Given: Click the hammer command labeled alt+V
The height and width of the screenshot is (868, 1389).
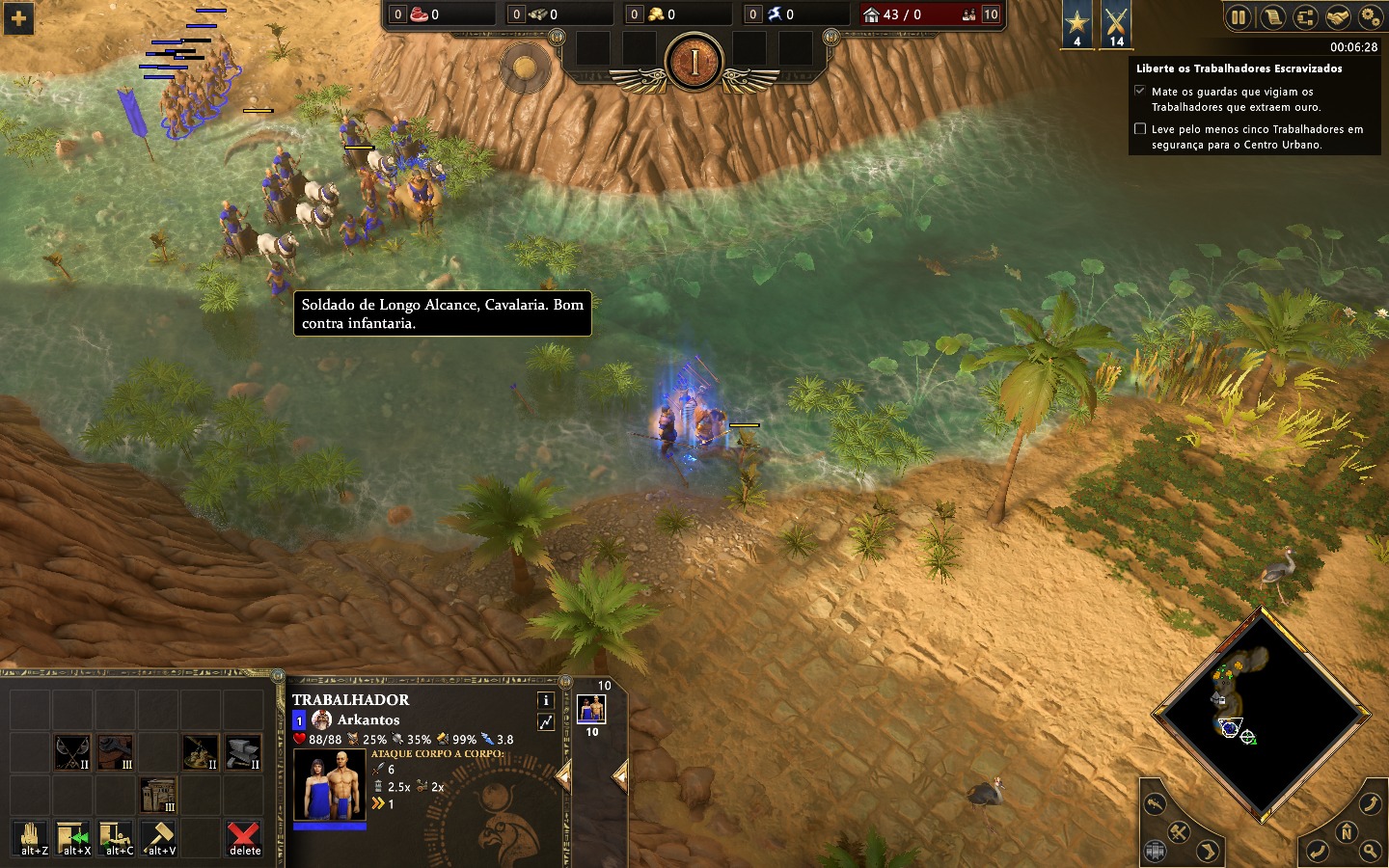Looking at the screenshot, I should pyautogui.click(x=158, y=837).
